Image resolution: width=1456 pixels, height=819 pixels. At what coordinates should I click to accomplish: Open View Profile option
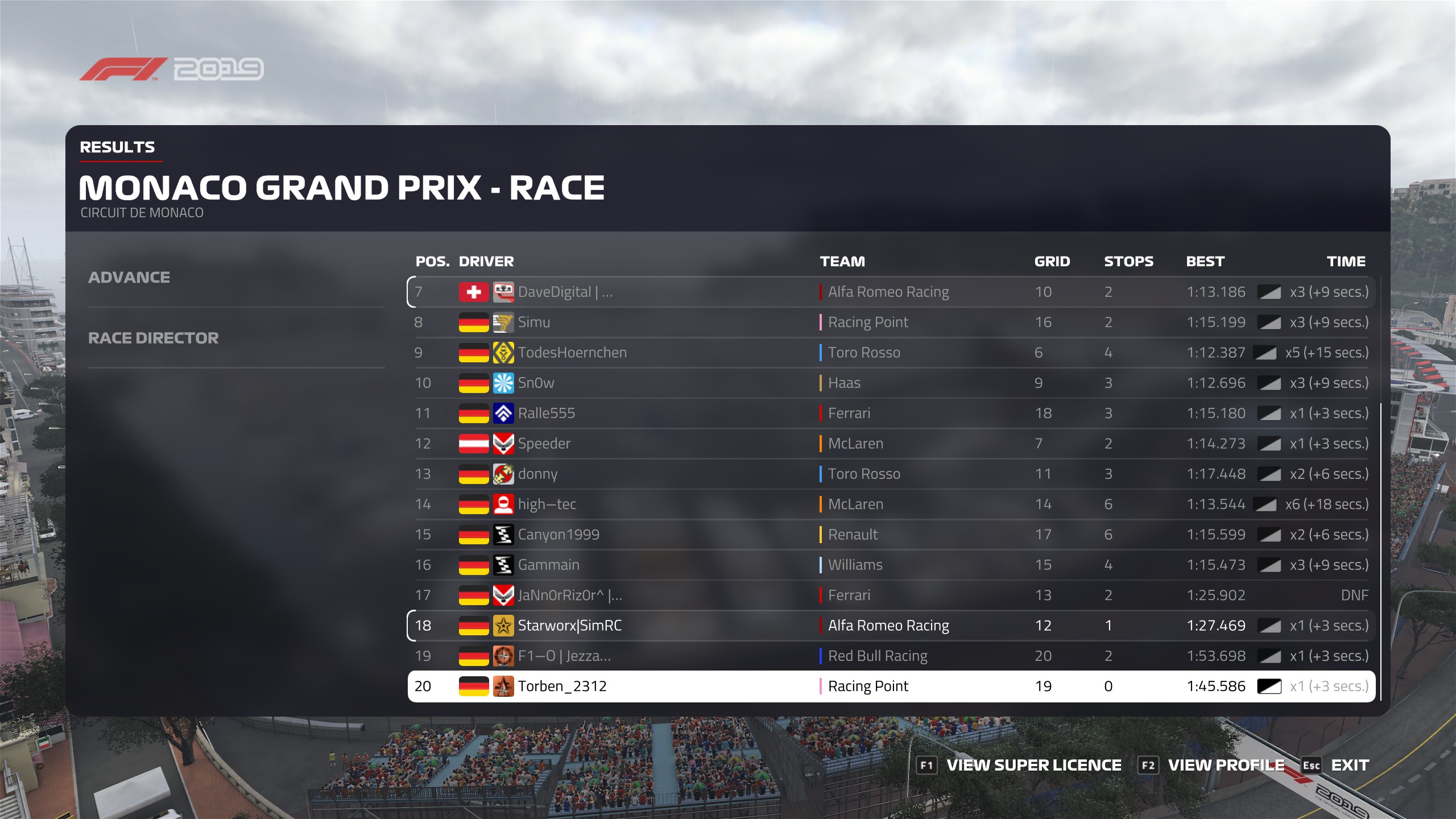coord(1226,766)
